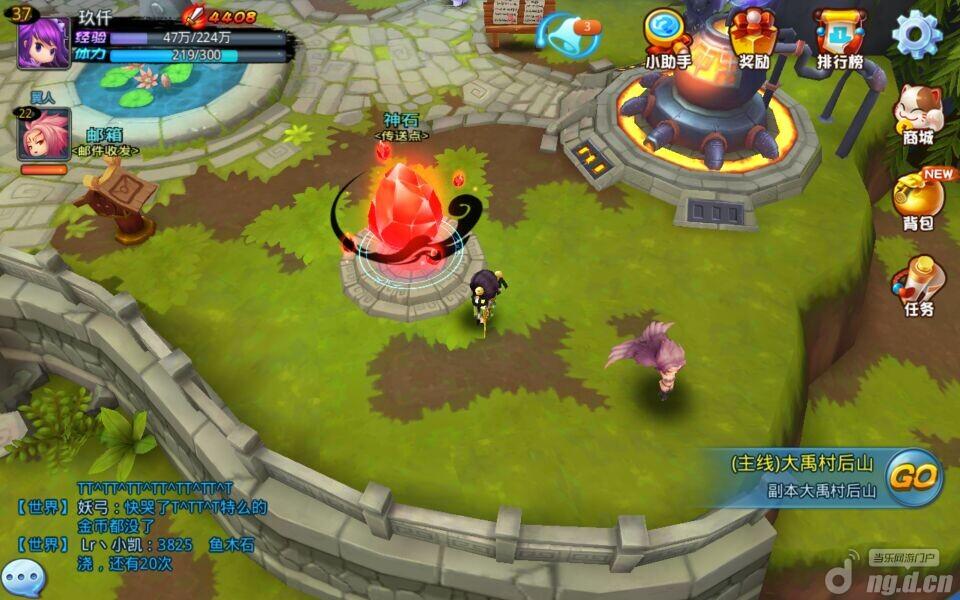Viewport: 960px width, 600px height.
Task: Open the chat speech bubble icon
Action: (22, 577)
